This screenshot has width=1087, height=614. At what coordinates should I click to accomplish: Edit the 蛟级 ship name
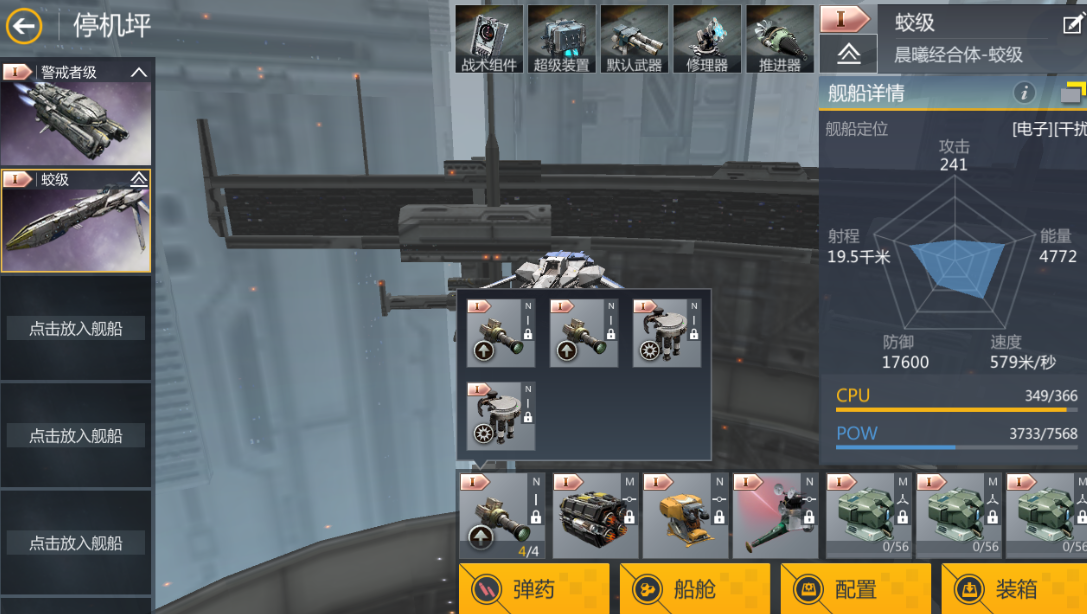pos(1072,24)
